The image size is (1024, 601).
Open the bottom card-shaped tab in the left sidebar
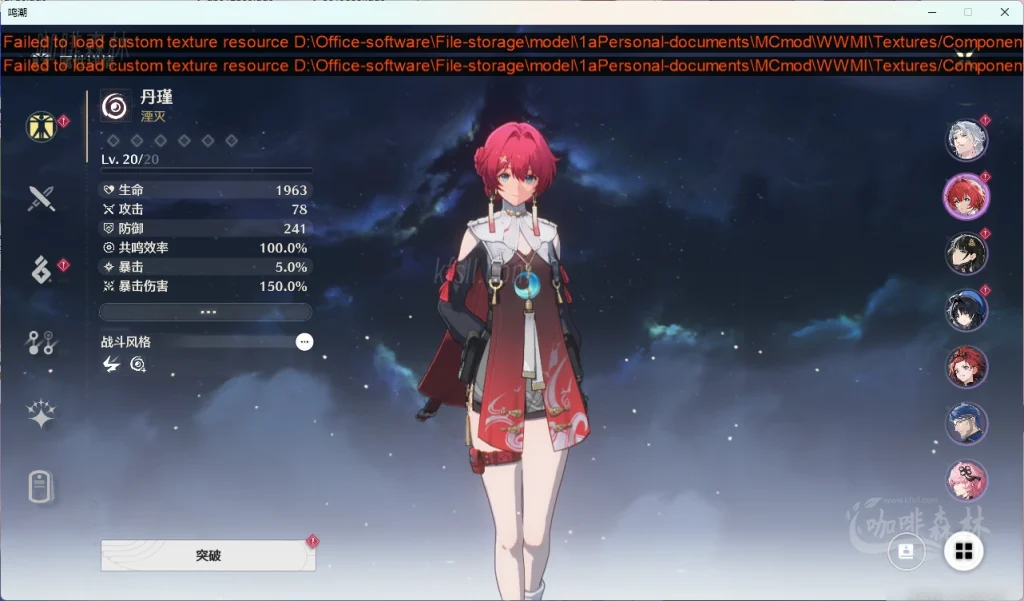click(x=41, y=488)
